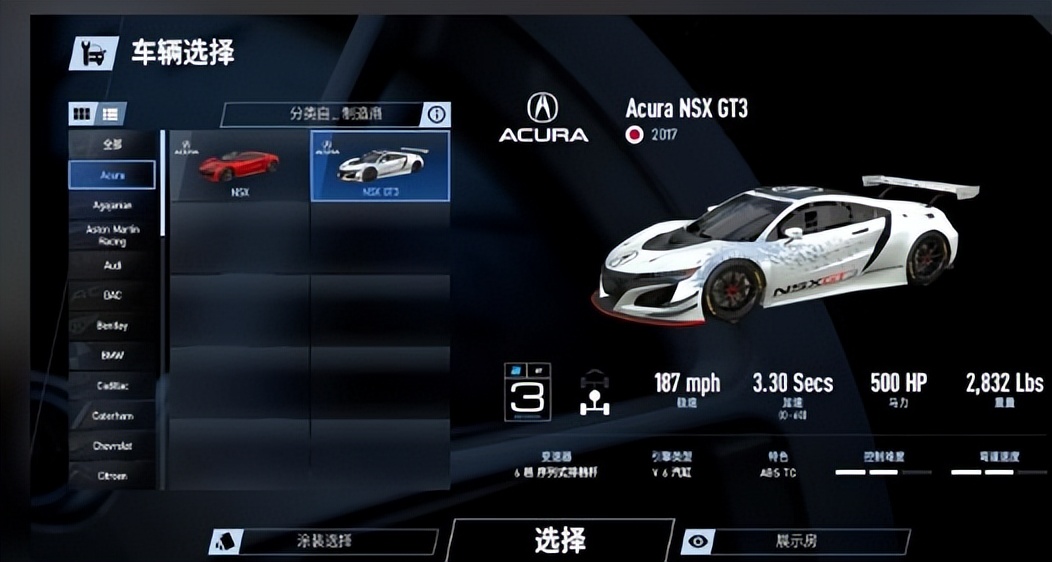Open the Citroen manufacturer entry
Screen dimensions: 1052x562
(112, 476)
